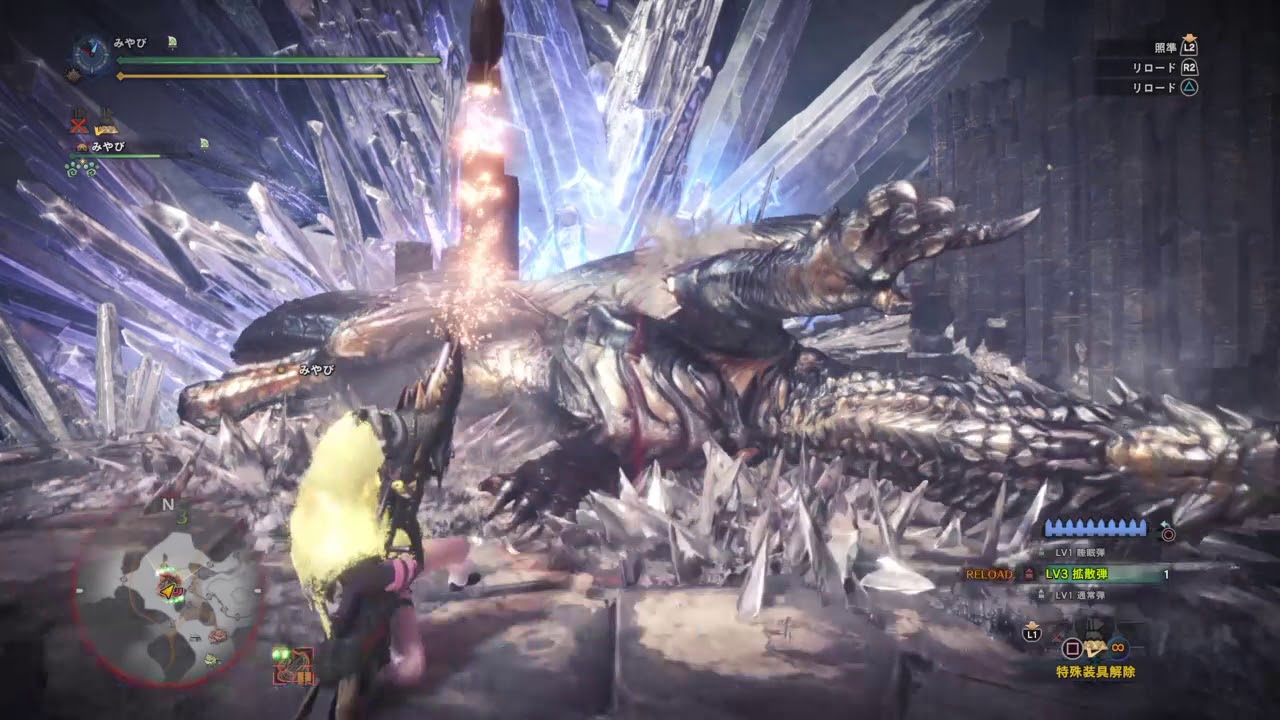Toggle the square-button action in the item bar
The width and height of the screenshot is (1280, 720).
pyautogui.click(x=1074, y=648)
